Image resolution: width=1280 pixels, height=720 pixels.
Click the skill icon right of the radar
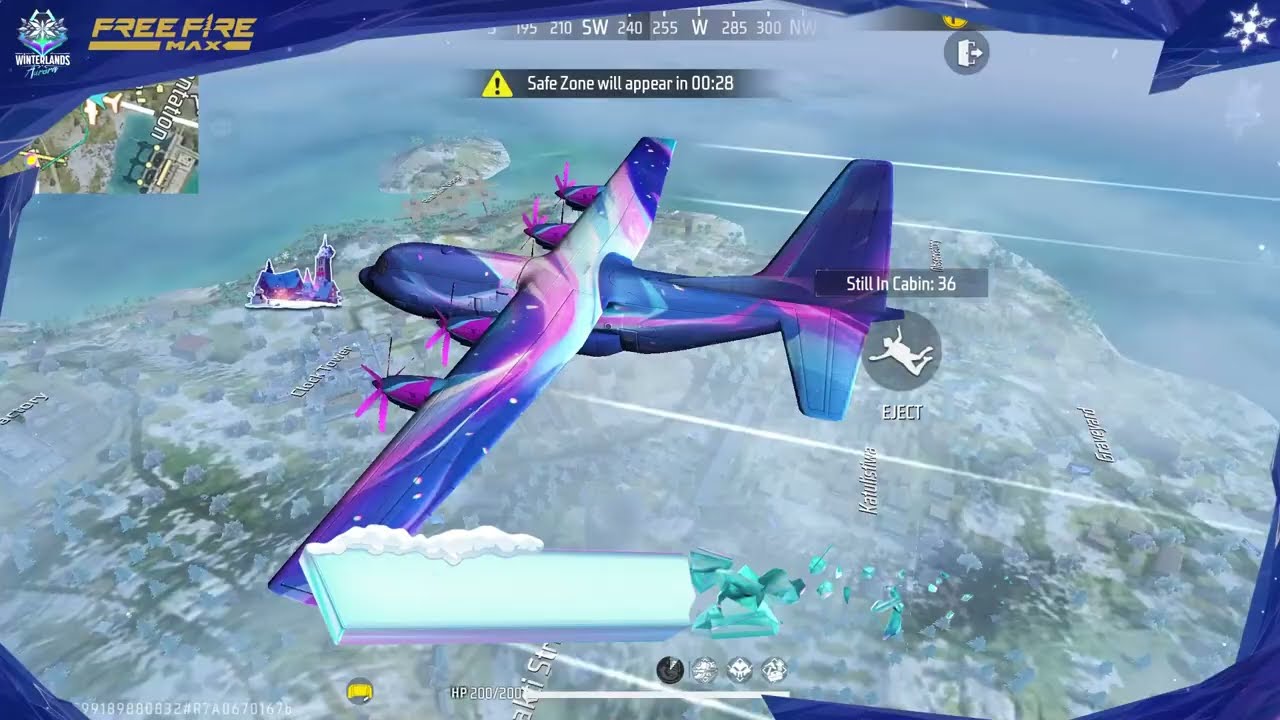pos(705,670)
